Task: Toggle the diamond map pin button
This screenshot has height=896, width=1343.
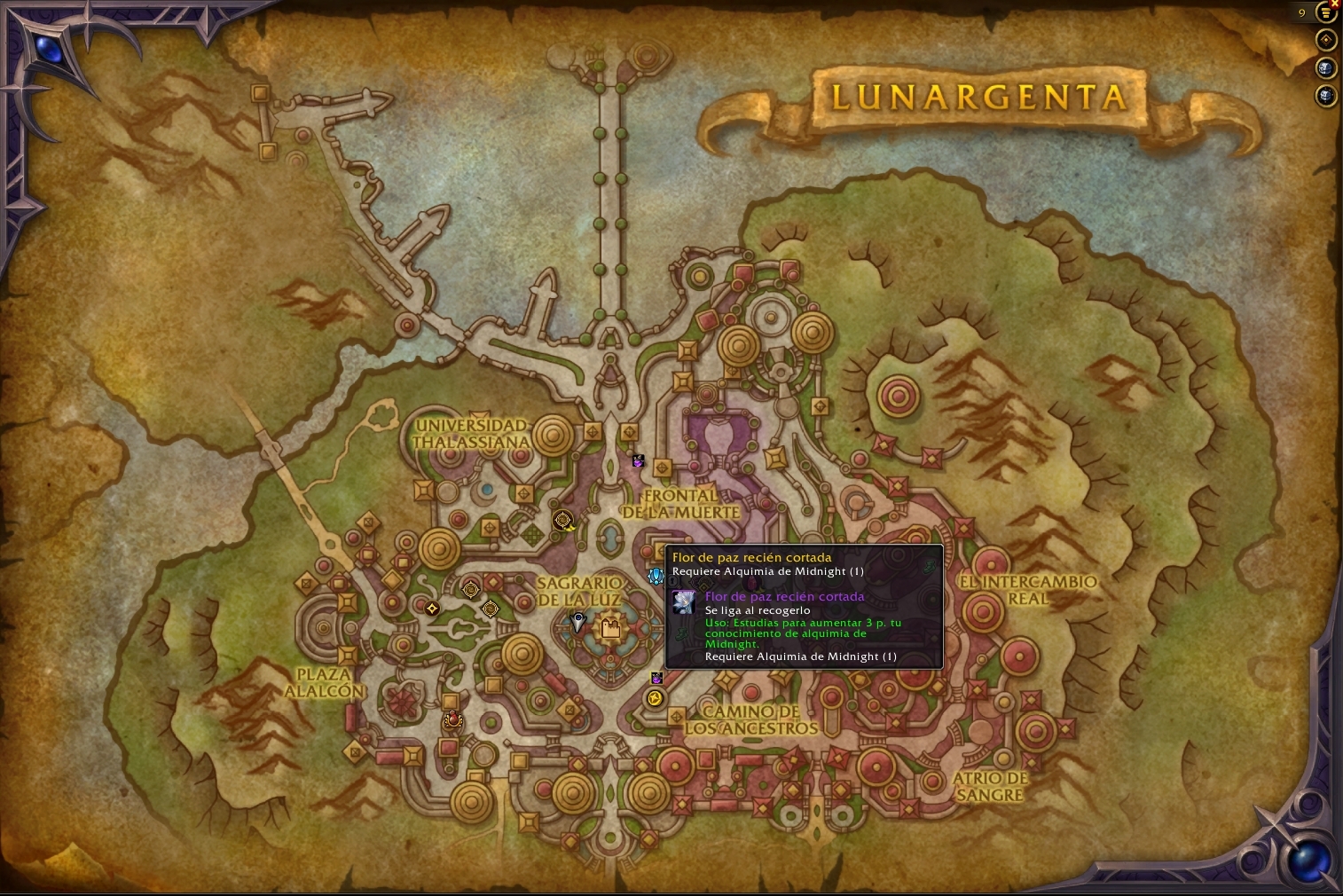Action: point(1326,40)
